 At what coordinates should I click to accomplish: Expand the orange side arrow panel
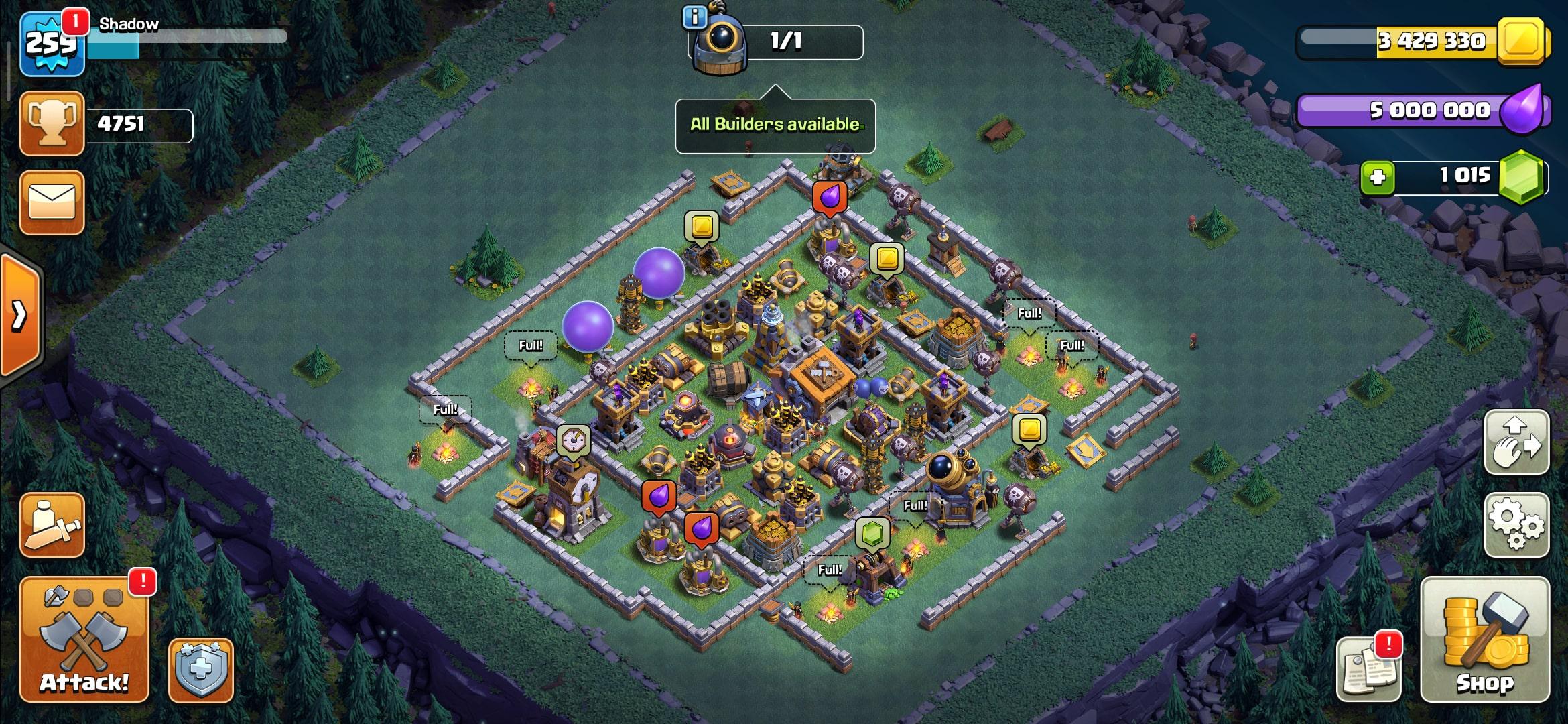tap(20, 315)
